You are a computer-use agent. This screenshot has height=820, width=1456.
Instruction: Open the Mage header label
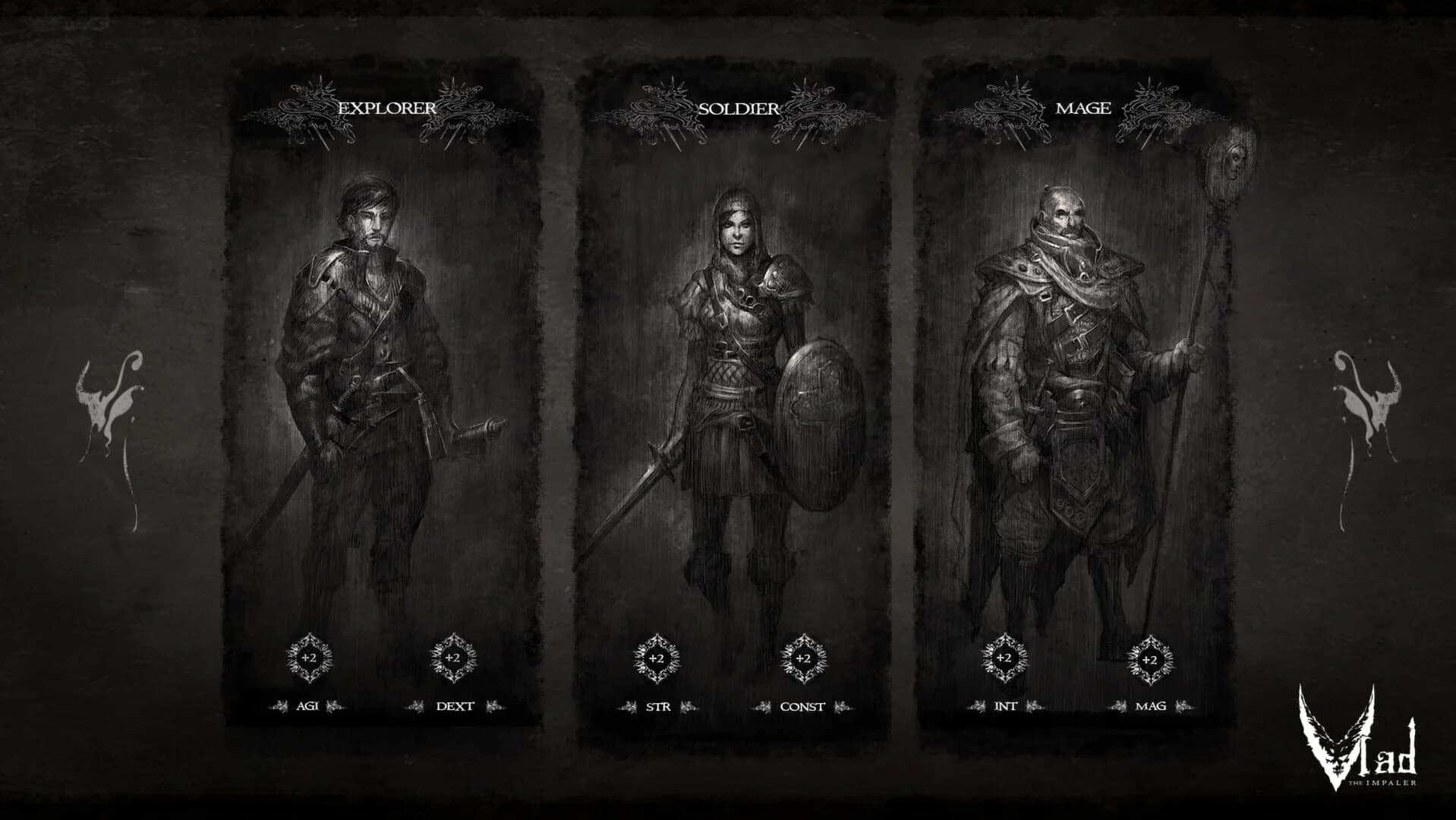(1083, 109)
